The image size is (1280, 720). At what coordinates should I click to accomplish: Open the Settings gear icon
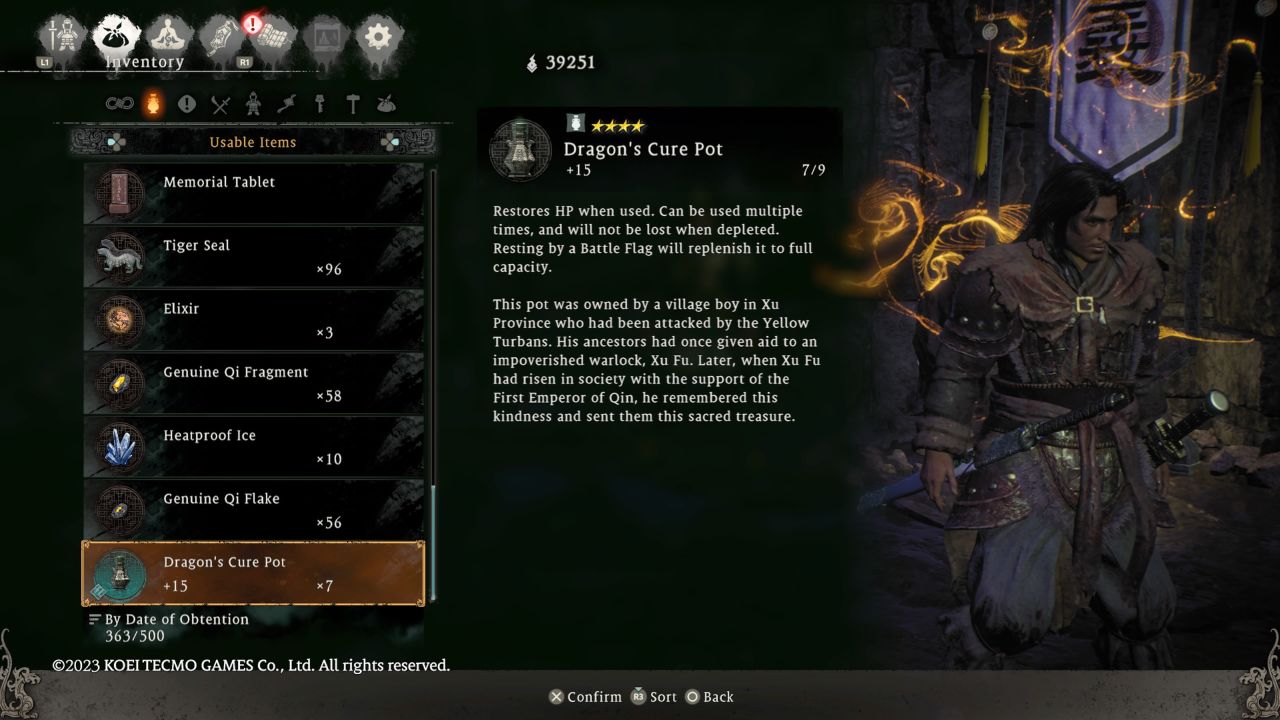[x=377, y=33]
